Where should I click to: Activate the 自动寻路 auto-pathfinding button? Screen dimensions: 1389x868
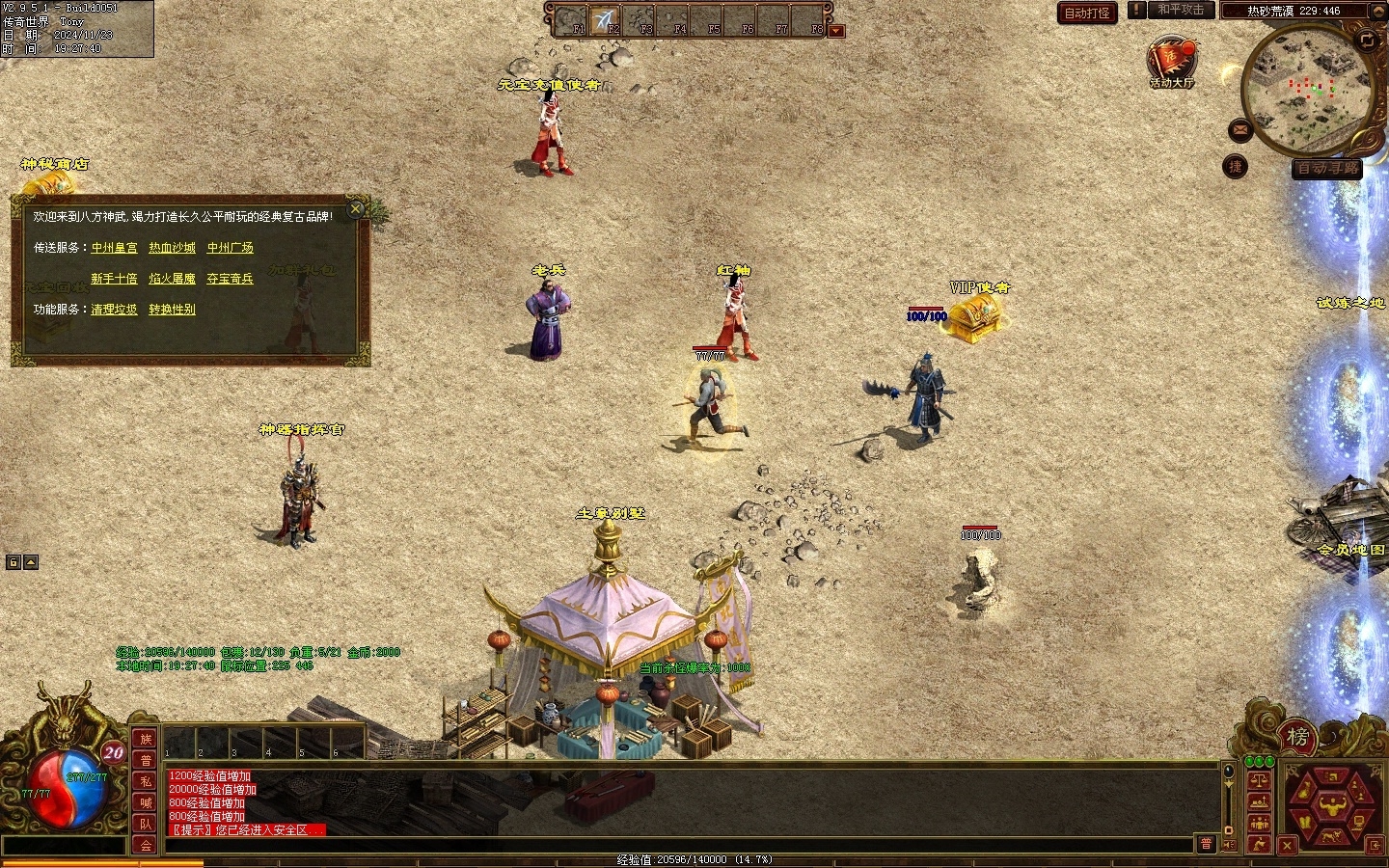[1327, 168]
